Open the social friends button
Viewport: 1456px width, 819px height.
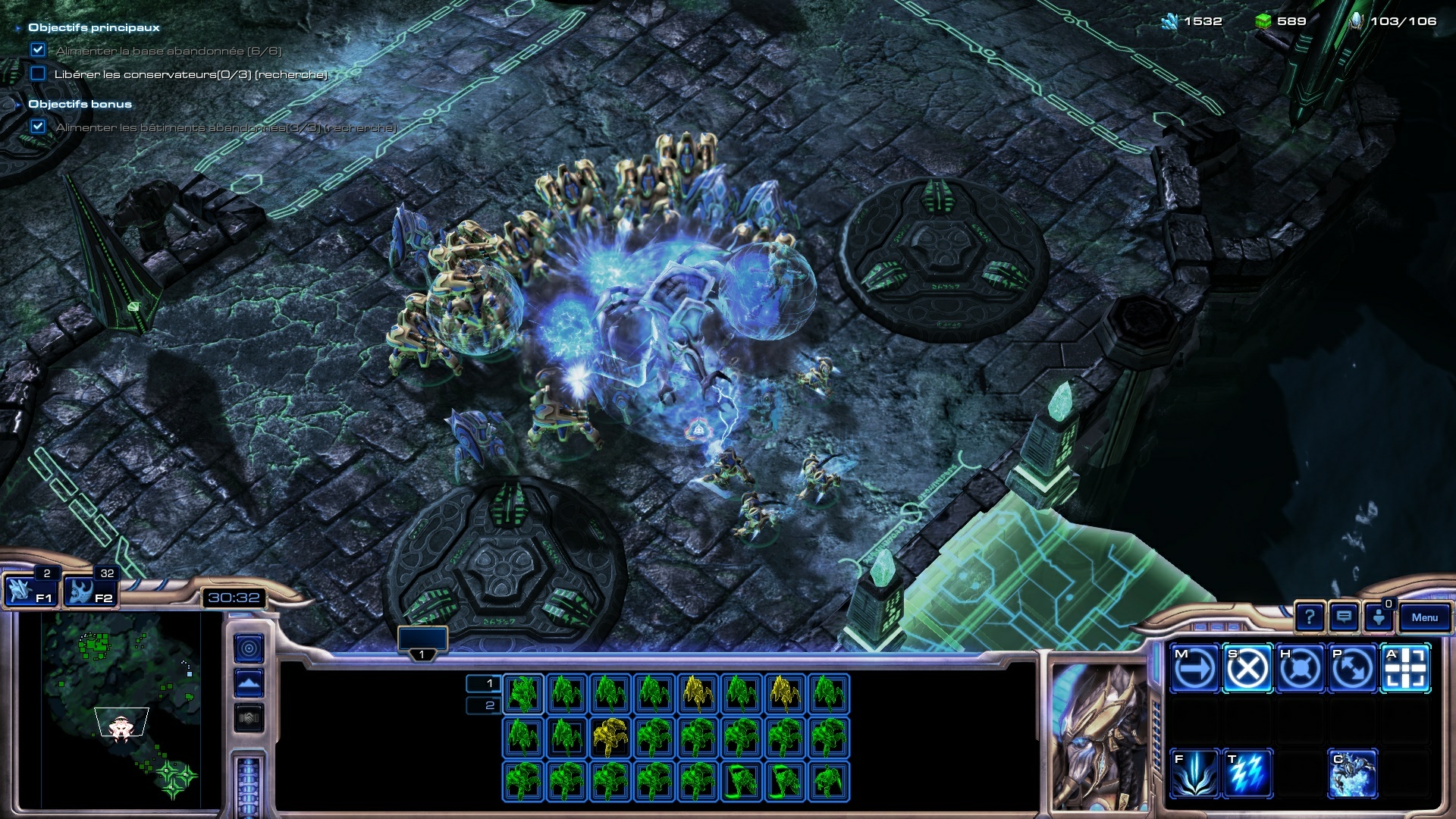1379,618
